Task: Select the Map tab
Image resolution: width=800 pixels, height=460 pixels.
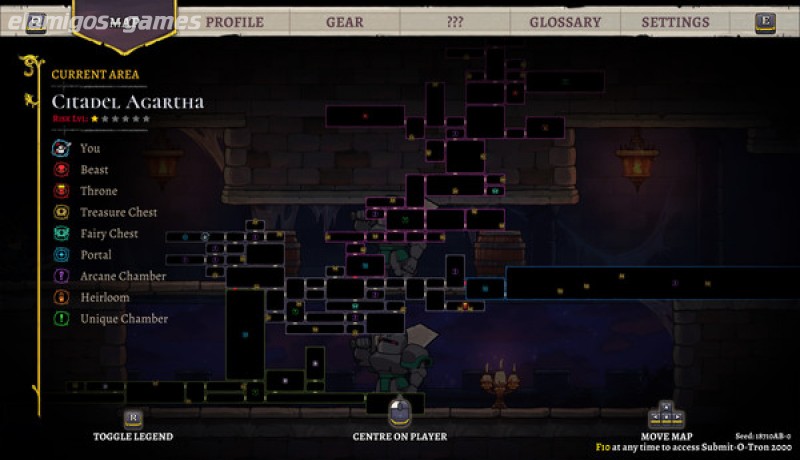Action: click(x=124, y=22)
